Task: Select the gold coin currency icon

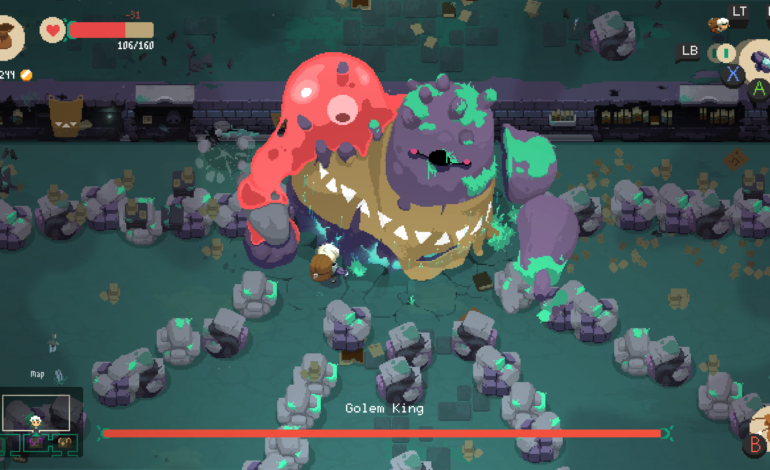Action: pyautogui.click(x=26, y=75)
